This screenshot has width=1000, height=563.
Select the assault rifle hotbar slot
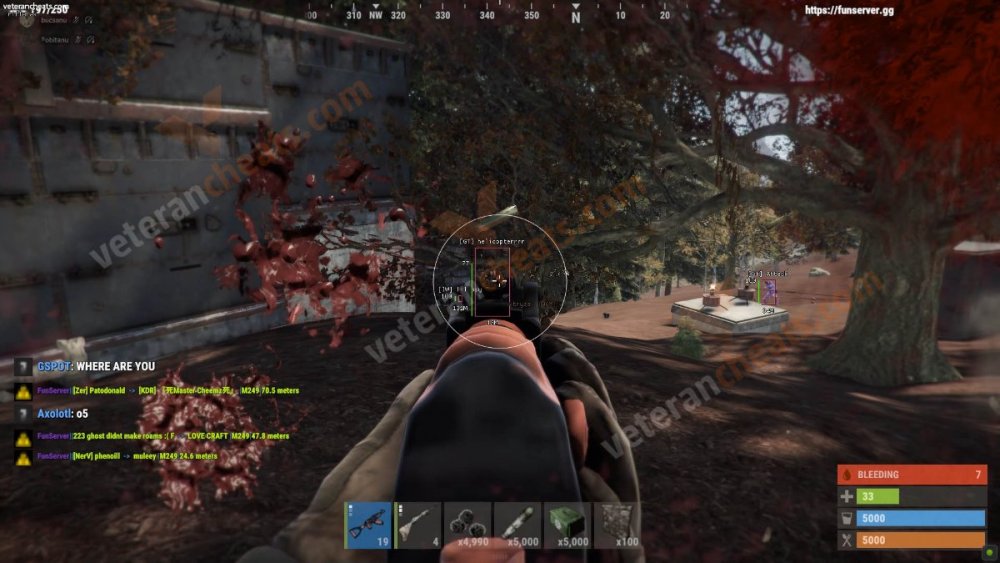368,525
